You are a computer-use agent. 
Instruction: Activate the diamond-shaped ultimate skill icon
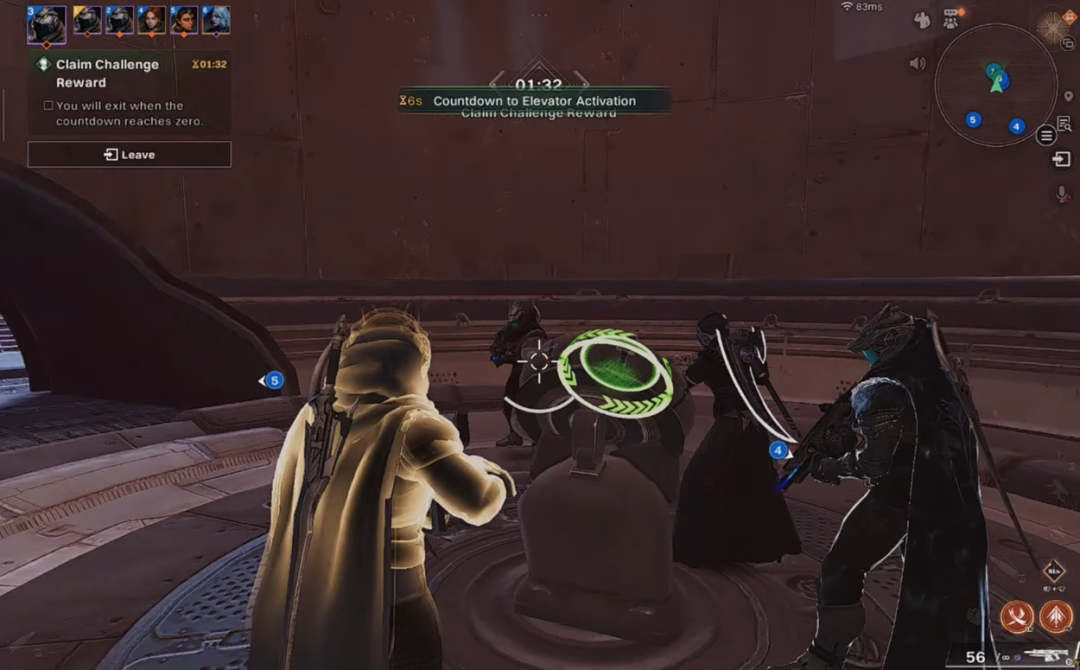(1053, 572)
